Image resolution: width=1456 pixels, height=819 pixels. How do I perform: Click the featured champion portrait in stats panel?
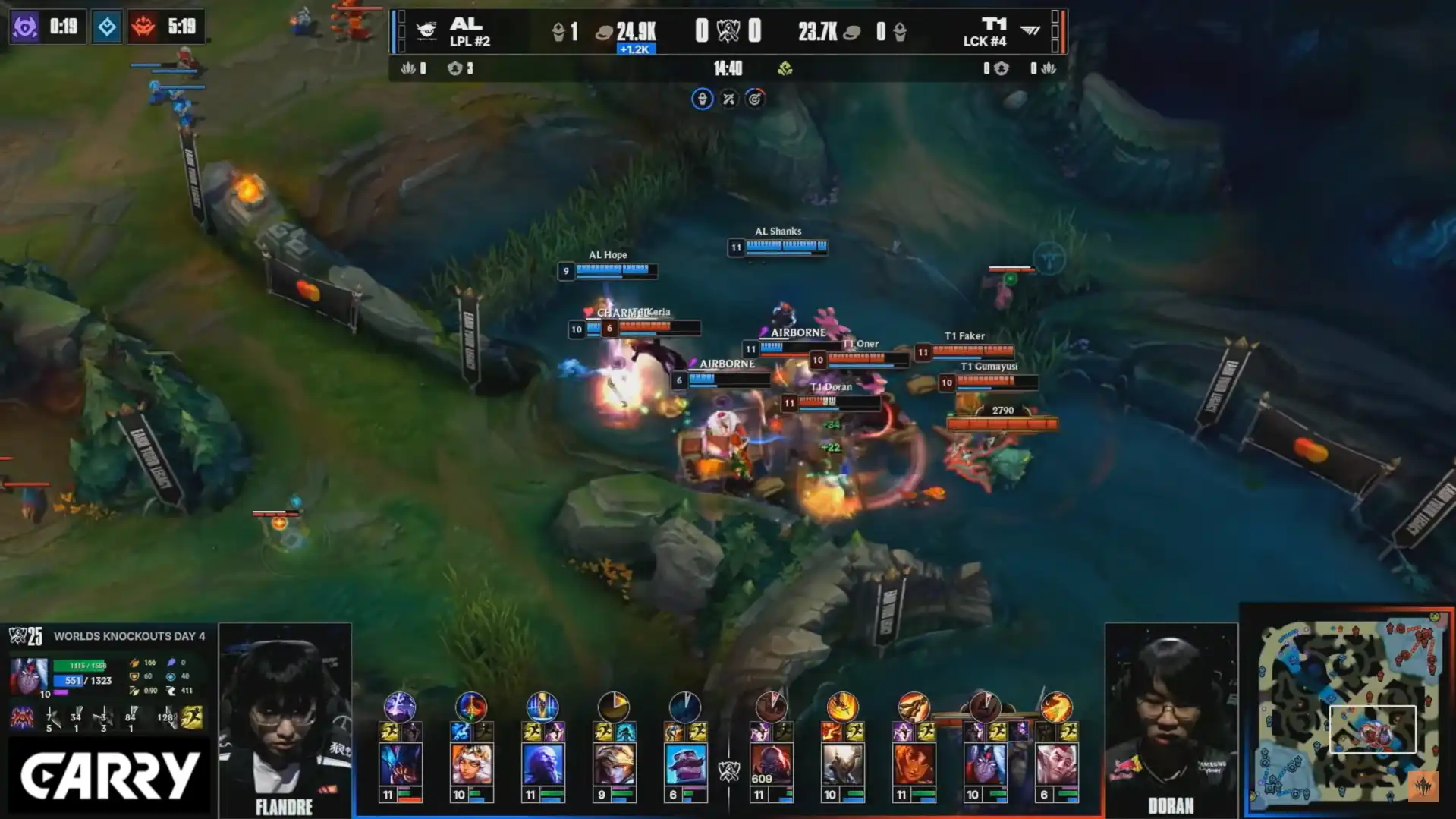(x=29, y=676)
